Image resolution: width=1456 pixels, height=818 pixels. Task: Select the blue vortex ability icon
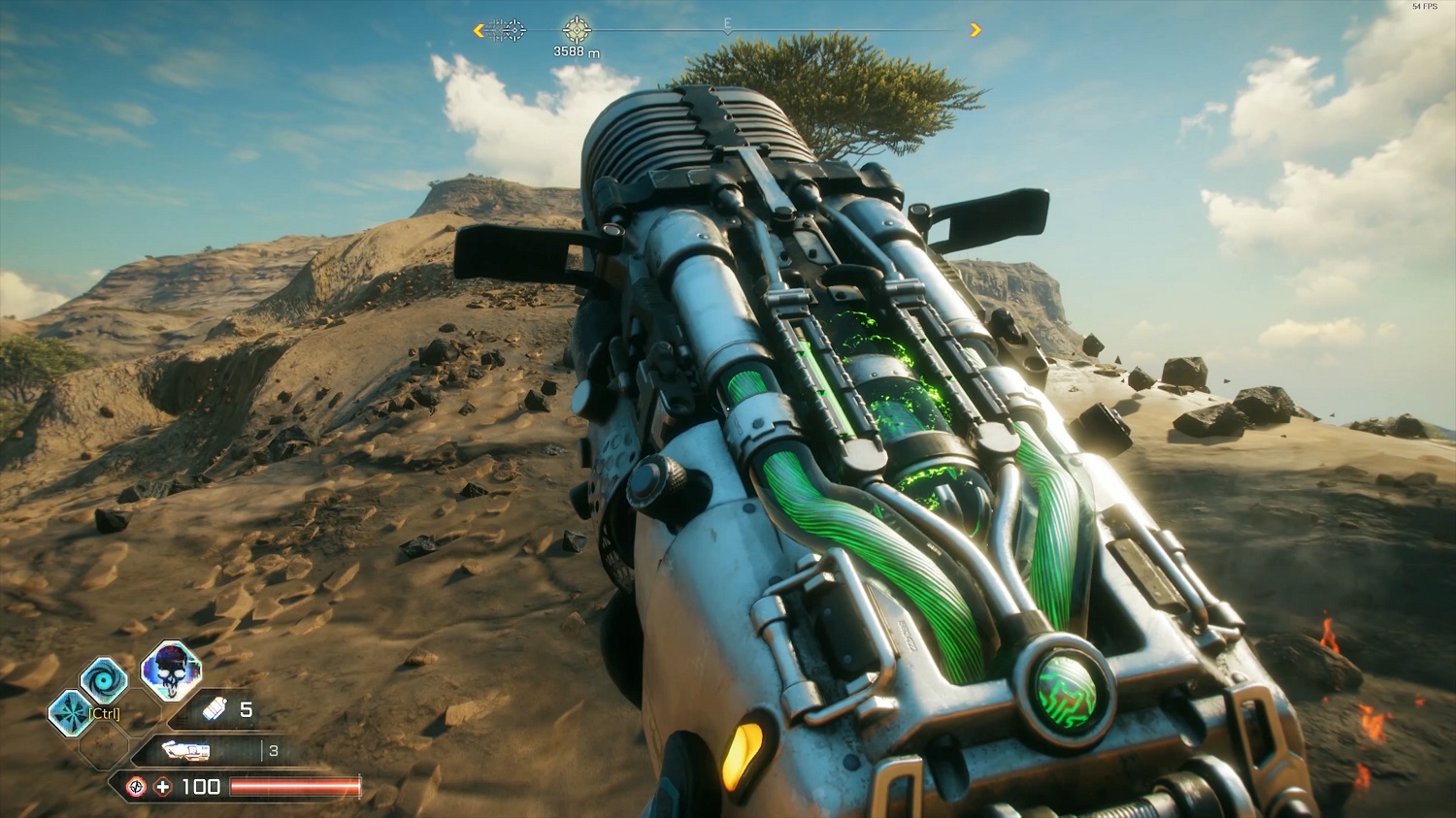tap(104, 679)
